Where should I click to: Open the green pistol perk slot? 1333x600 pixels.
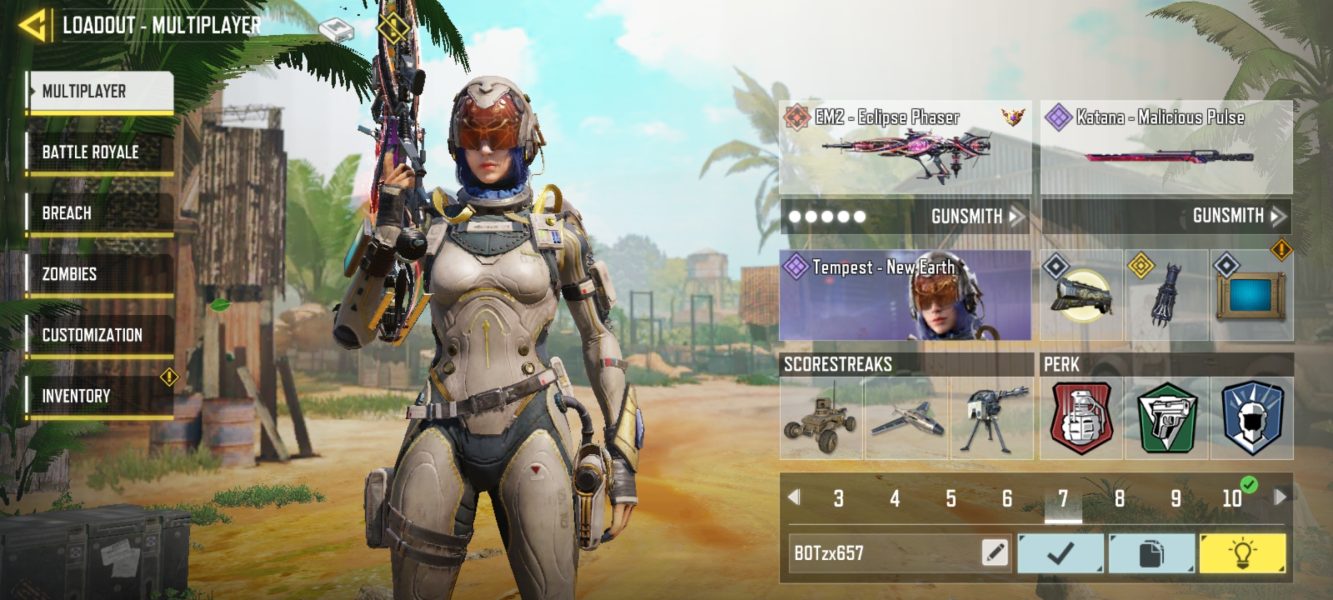[x=1167, y=418]
